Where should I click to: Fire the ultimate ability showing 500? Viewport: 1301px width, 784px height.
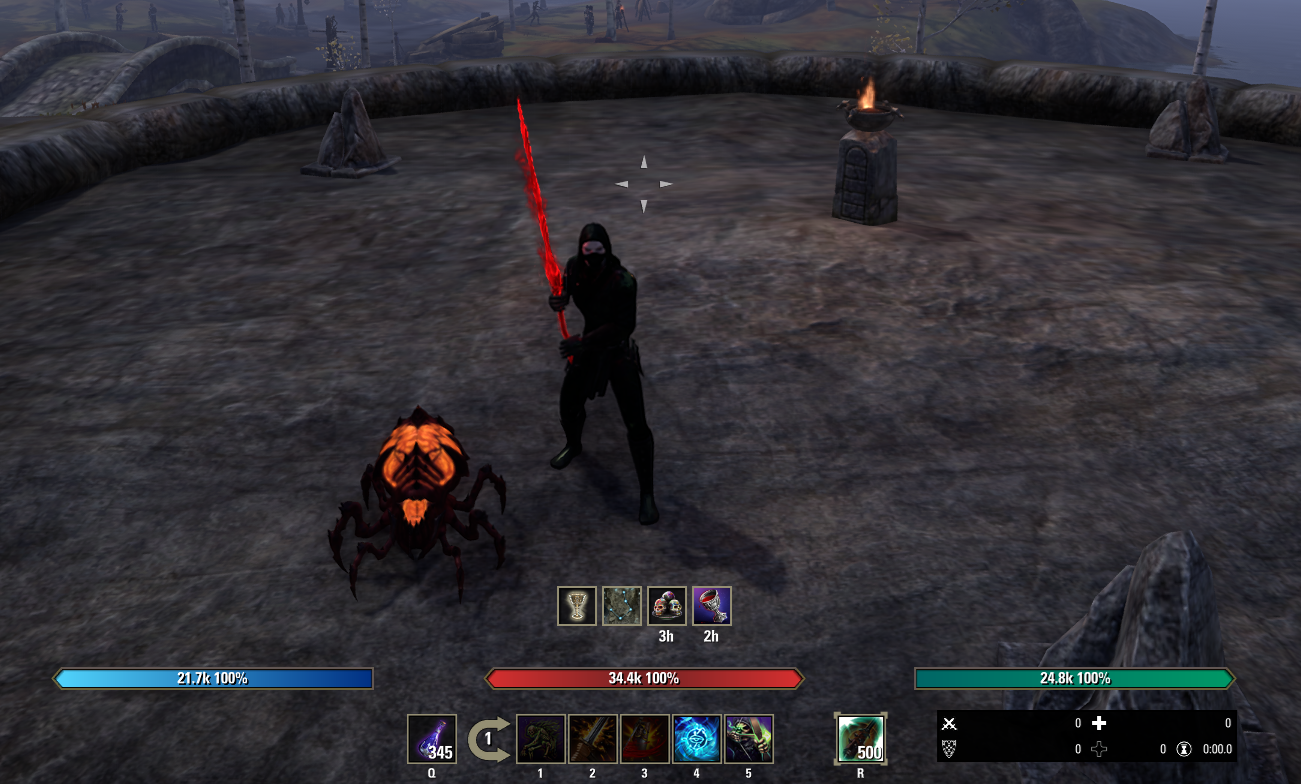click(x=860, y=739)
